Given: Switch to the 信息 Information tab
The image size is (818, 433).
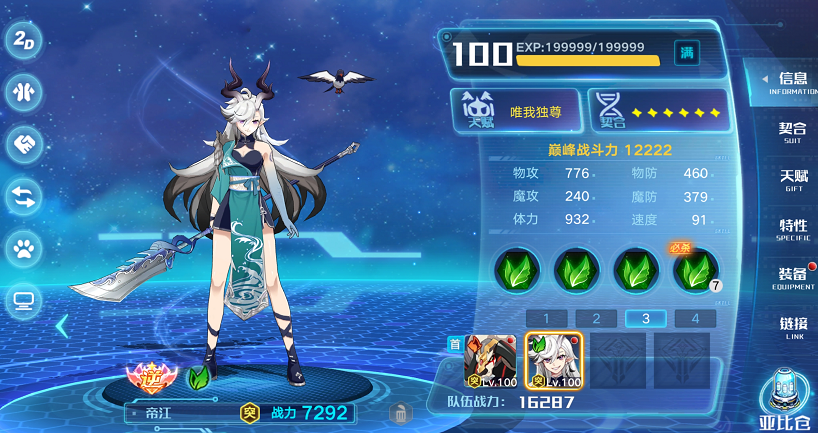Looking at the screenshot, I should tap(791, 82).
